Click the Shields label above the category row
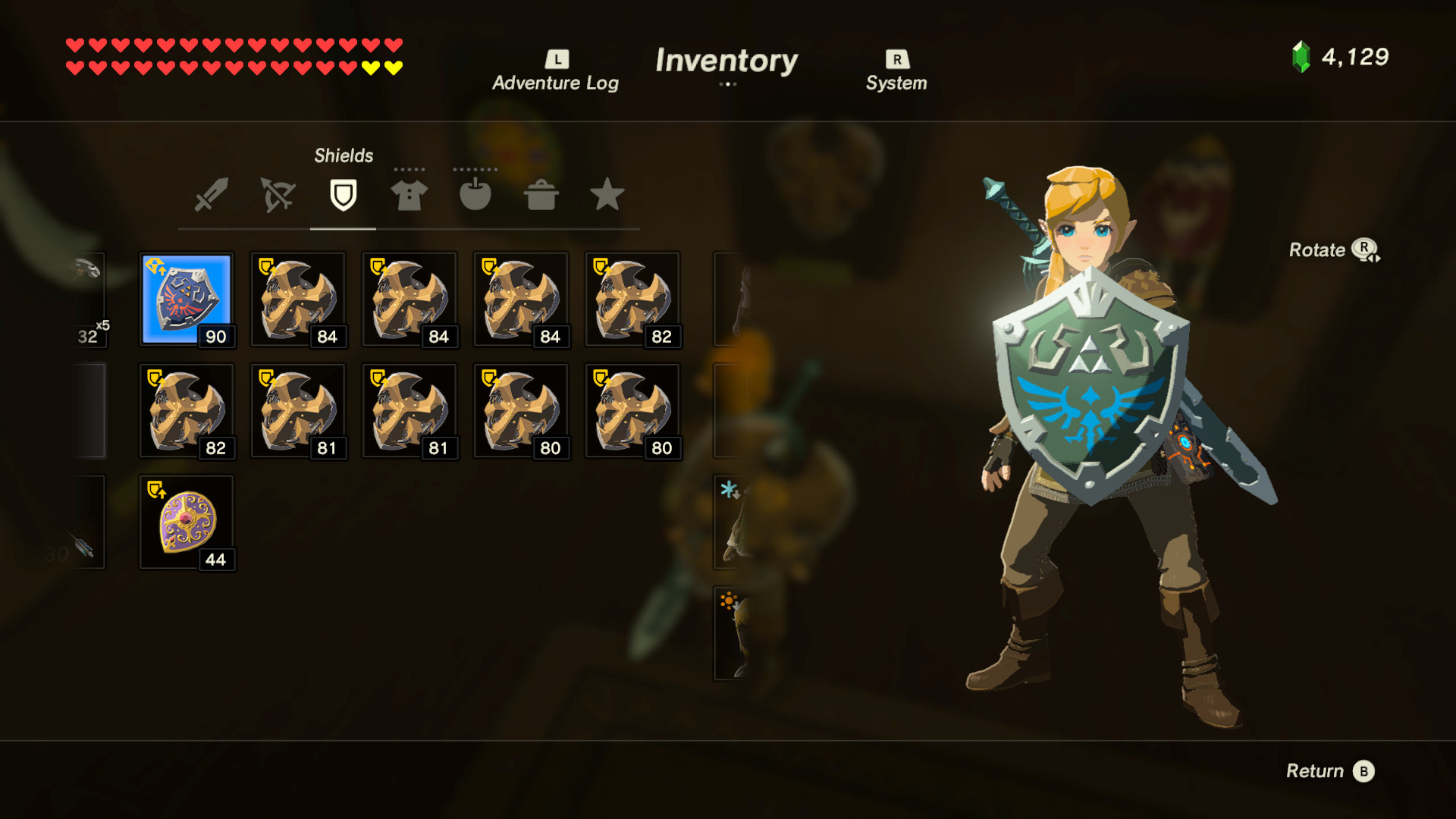This screenshot has height=819, width=1456. [x=343, y=155]
